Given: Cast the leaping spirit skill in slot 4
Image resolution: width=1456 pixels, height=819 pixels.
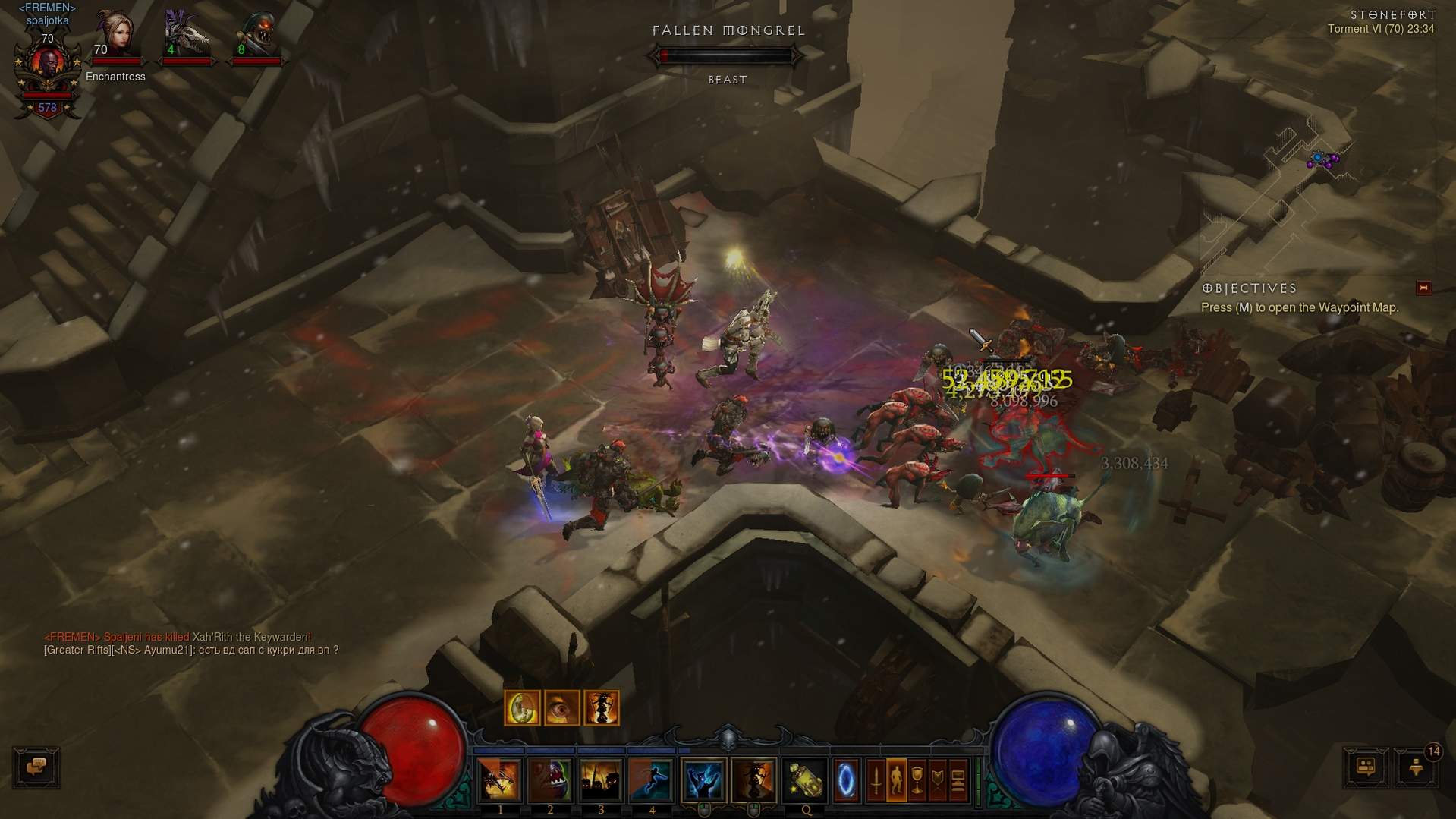Looking at the screenshot, I should 652,780.
